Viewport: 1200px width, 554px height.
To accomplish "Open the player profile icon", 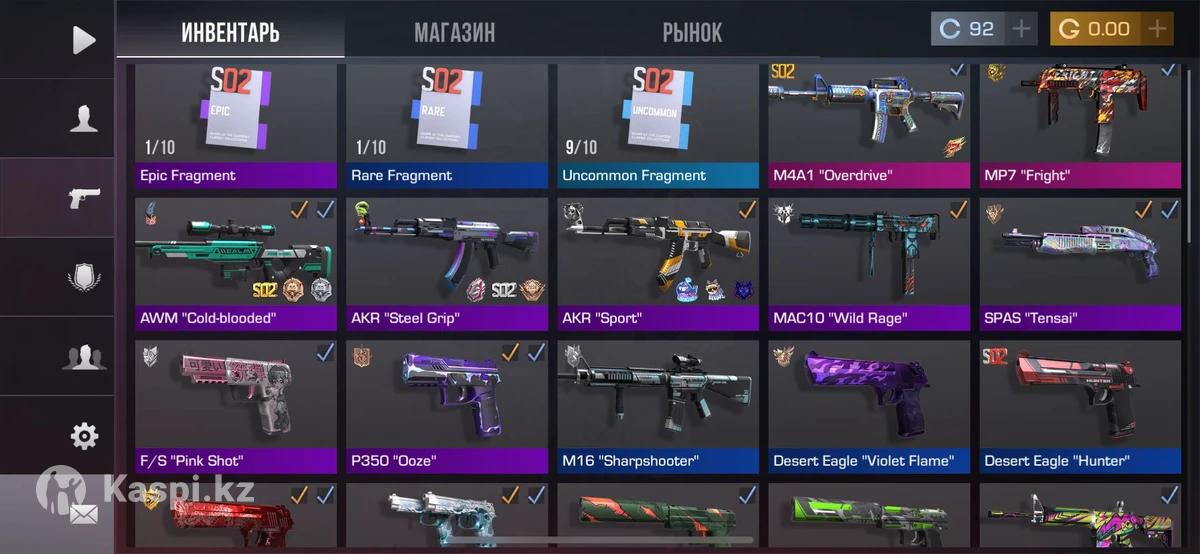I will (84, 119).
